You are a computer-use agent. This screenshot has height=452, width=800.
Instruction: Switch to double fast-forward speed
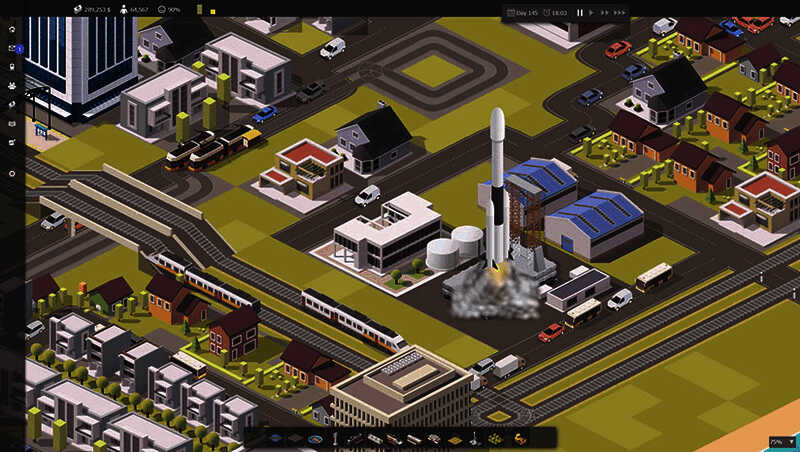coord(604,13)
